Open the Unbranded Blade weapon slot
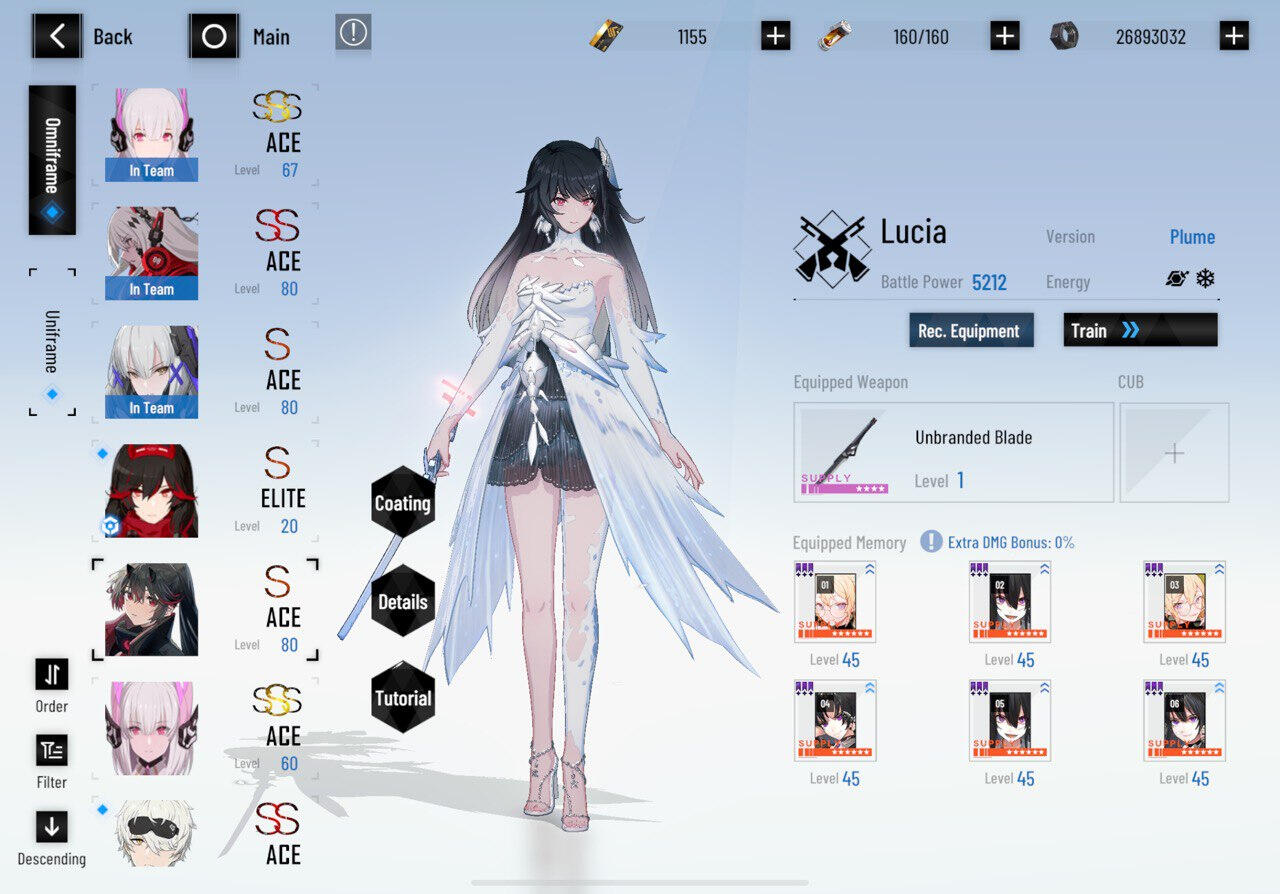 (x=953, y=452)
